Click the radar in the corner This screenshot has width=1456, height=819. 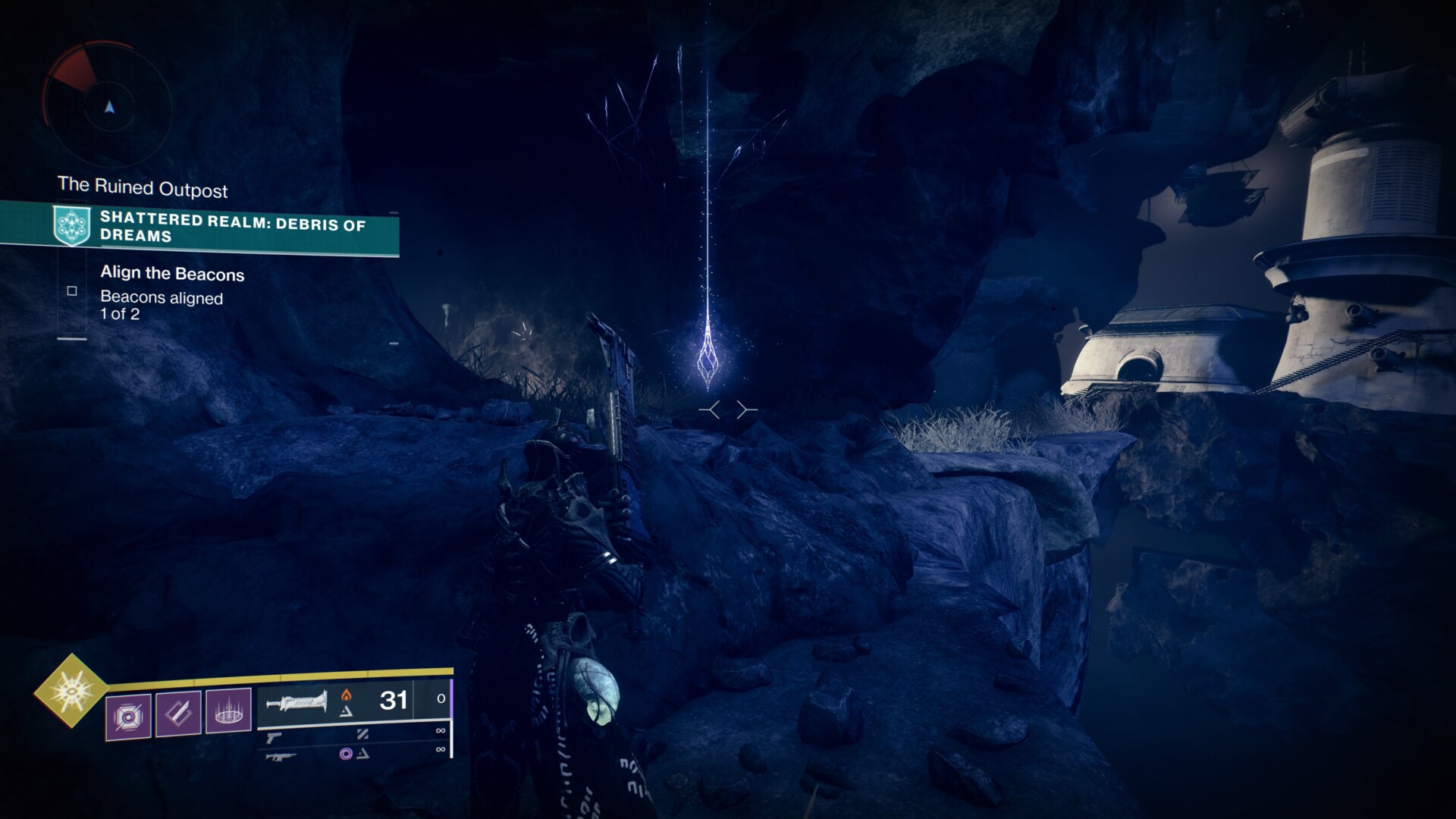coord(109,107)
